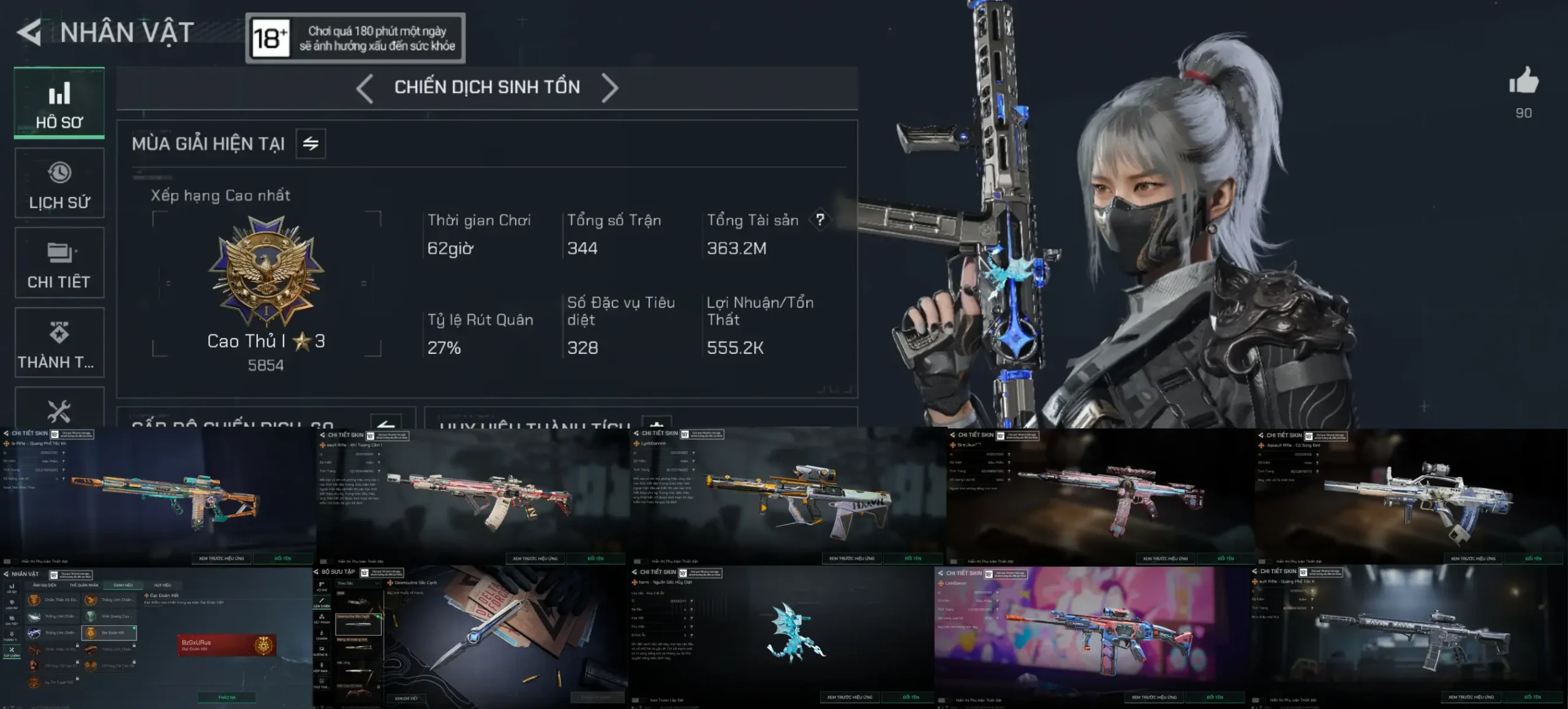Image resolution: width=1568 pixels, height=709 pixels.
Task: Open the rifle thumbnail with pink anime background
Action: coord(1093,637)
